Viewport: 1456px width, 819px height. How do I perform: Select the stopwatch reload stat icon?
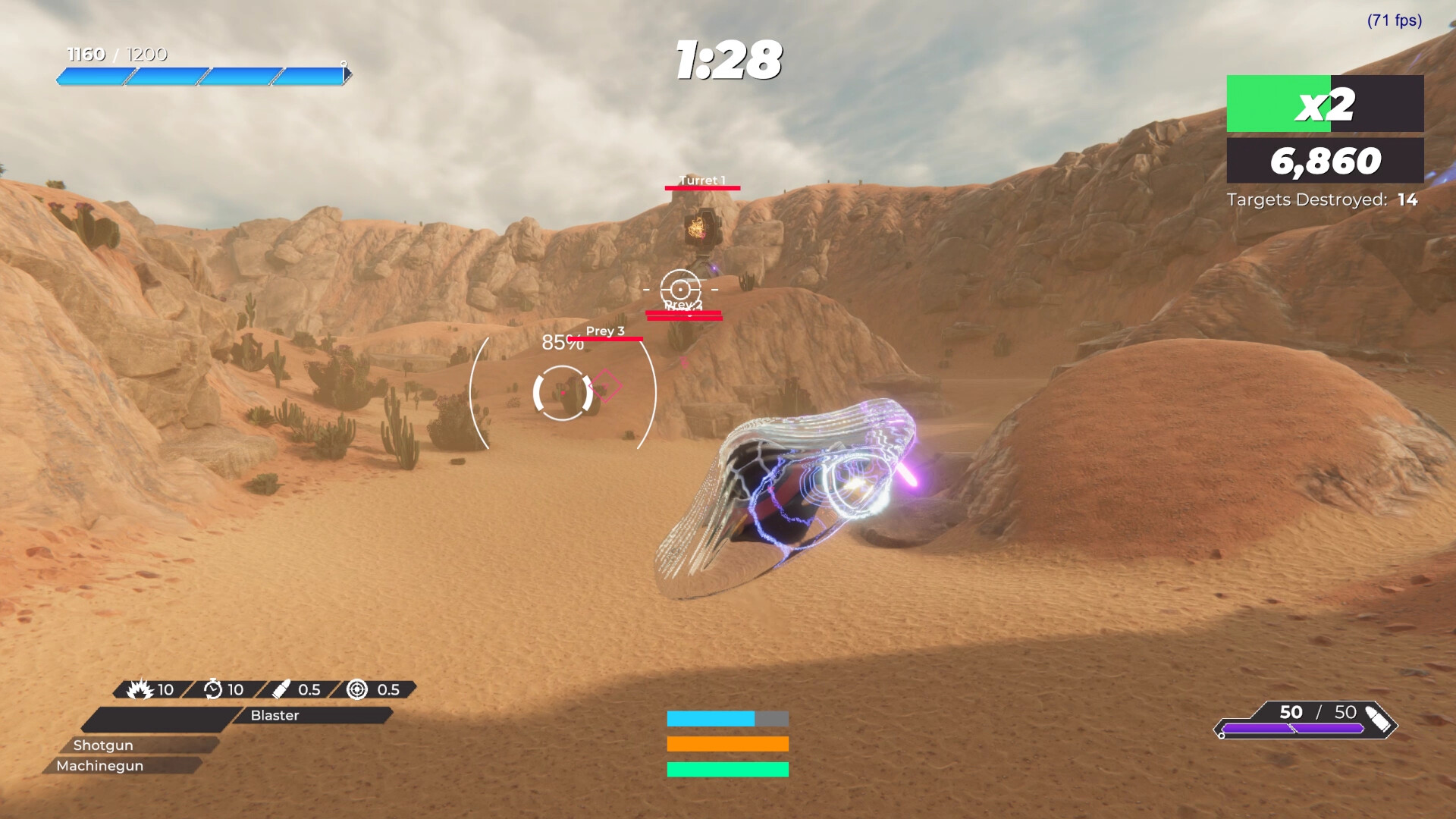pos(213,689)
